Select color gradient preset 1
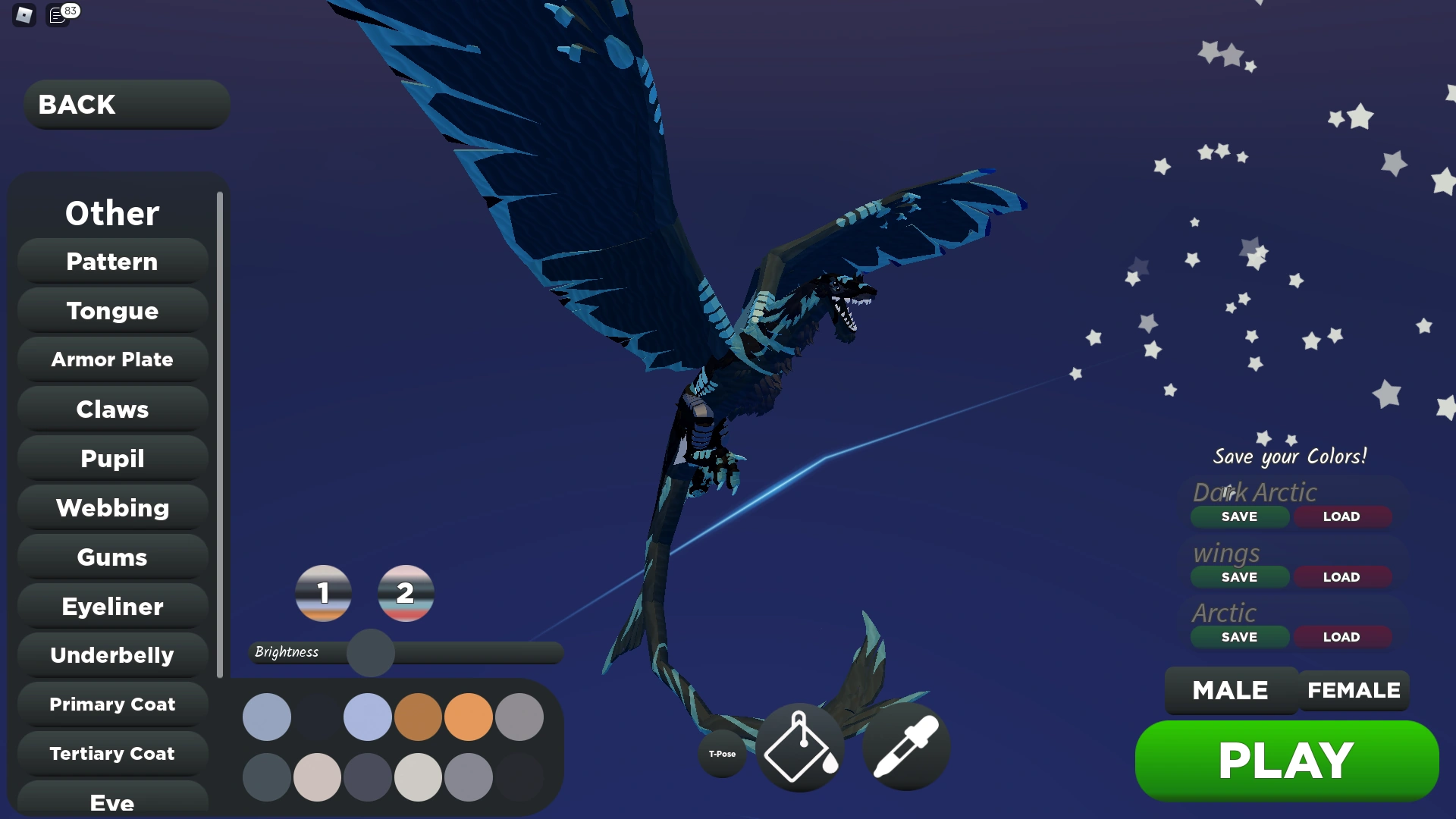Viewport: 1456px width, 819px height. click(323, 595)
